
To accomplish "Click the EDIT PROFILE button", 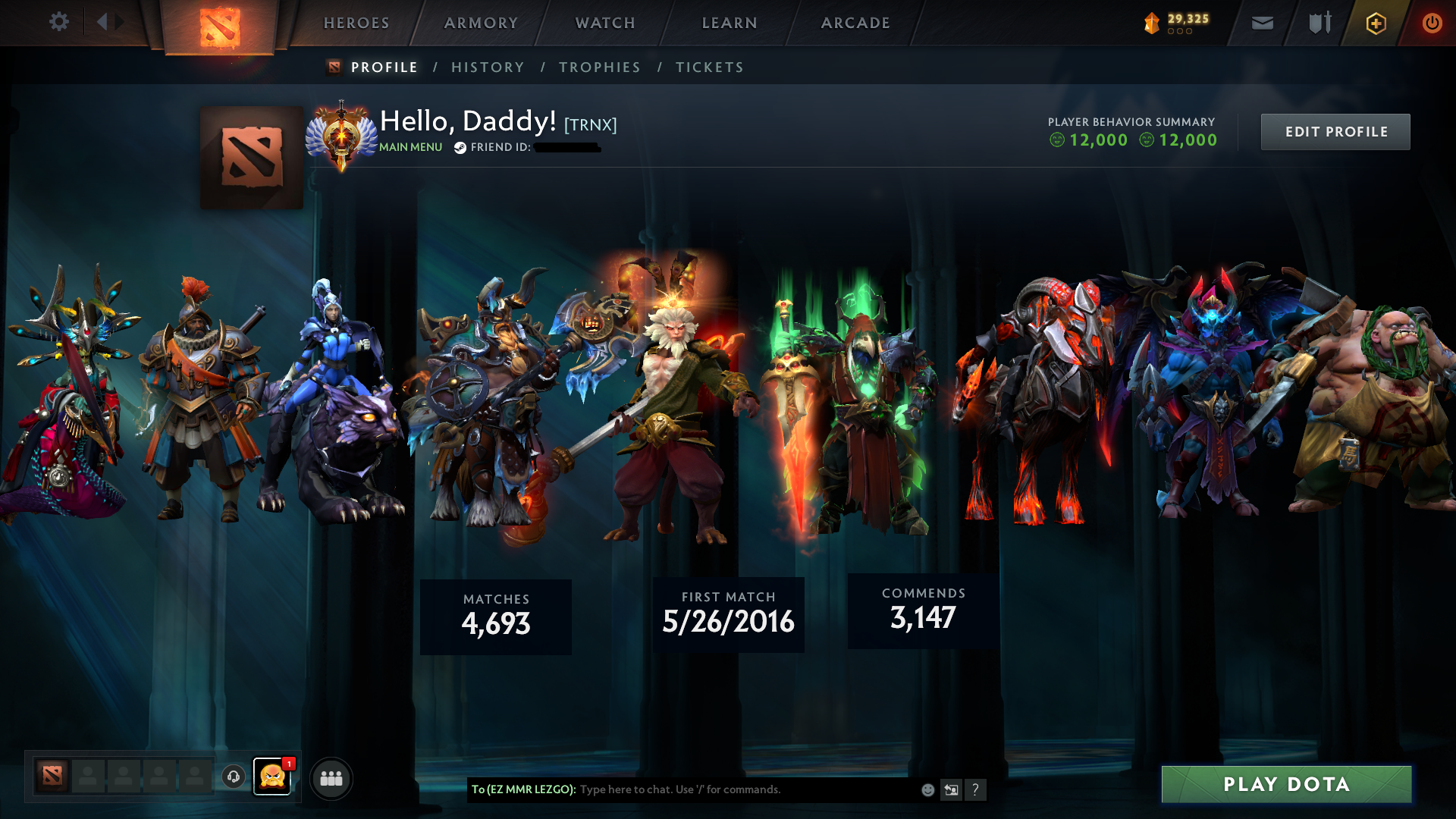I will pos(1335,131).
